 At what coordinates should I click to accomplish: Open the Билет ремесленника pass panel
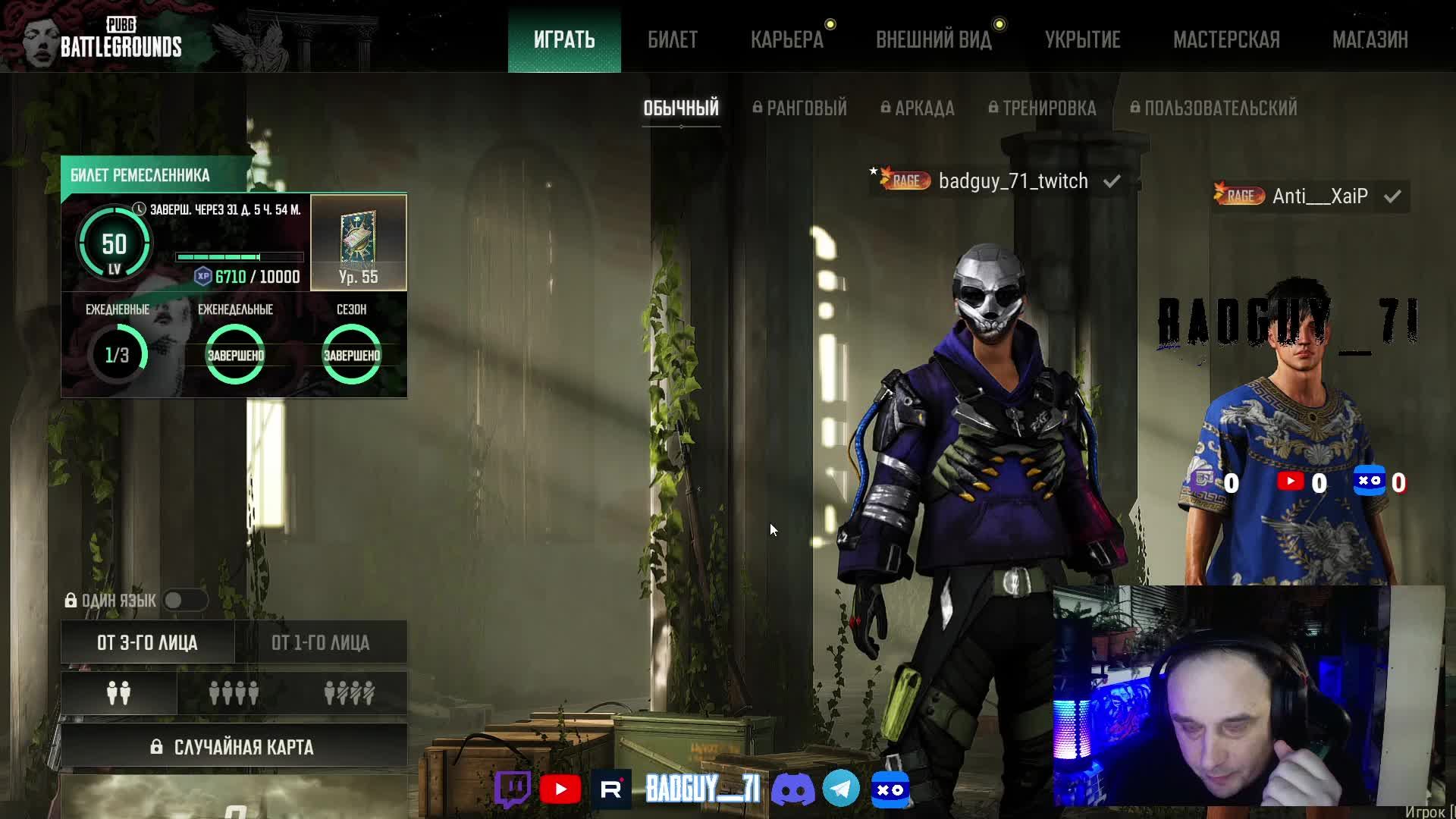[140, 175]
